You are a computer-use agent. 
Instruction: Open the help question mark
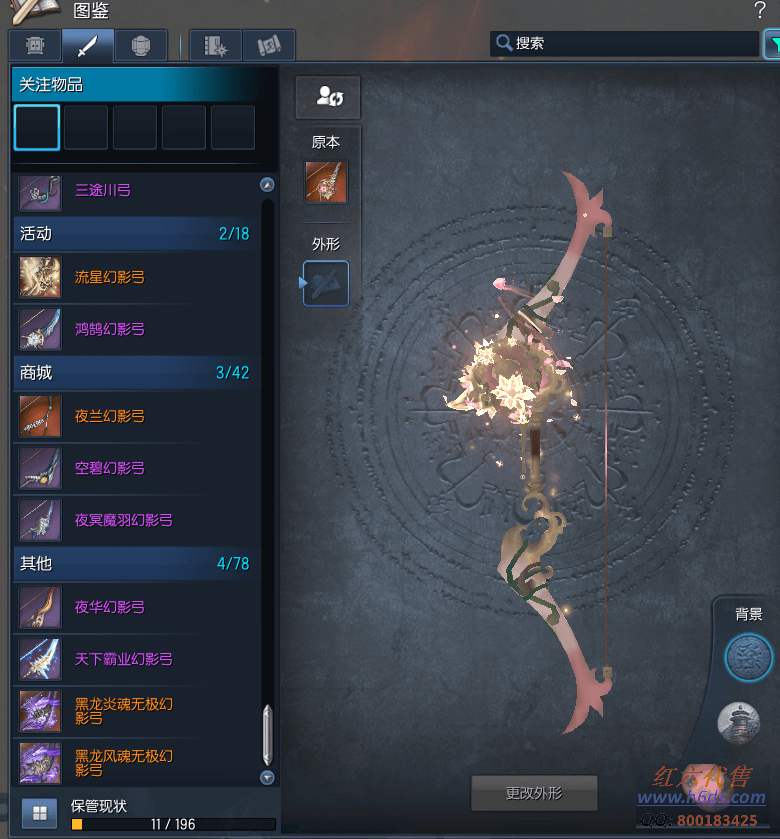click(760, 11)
